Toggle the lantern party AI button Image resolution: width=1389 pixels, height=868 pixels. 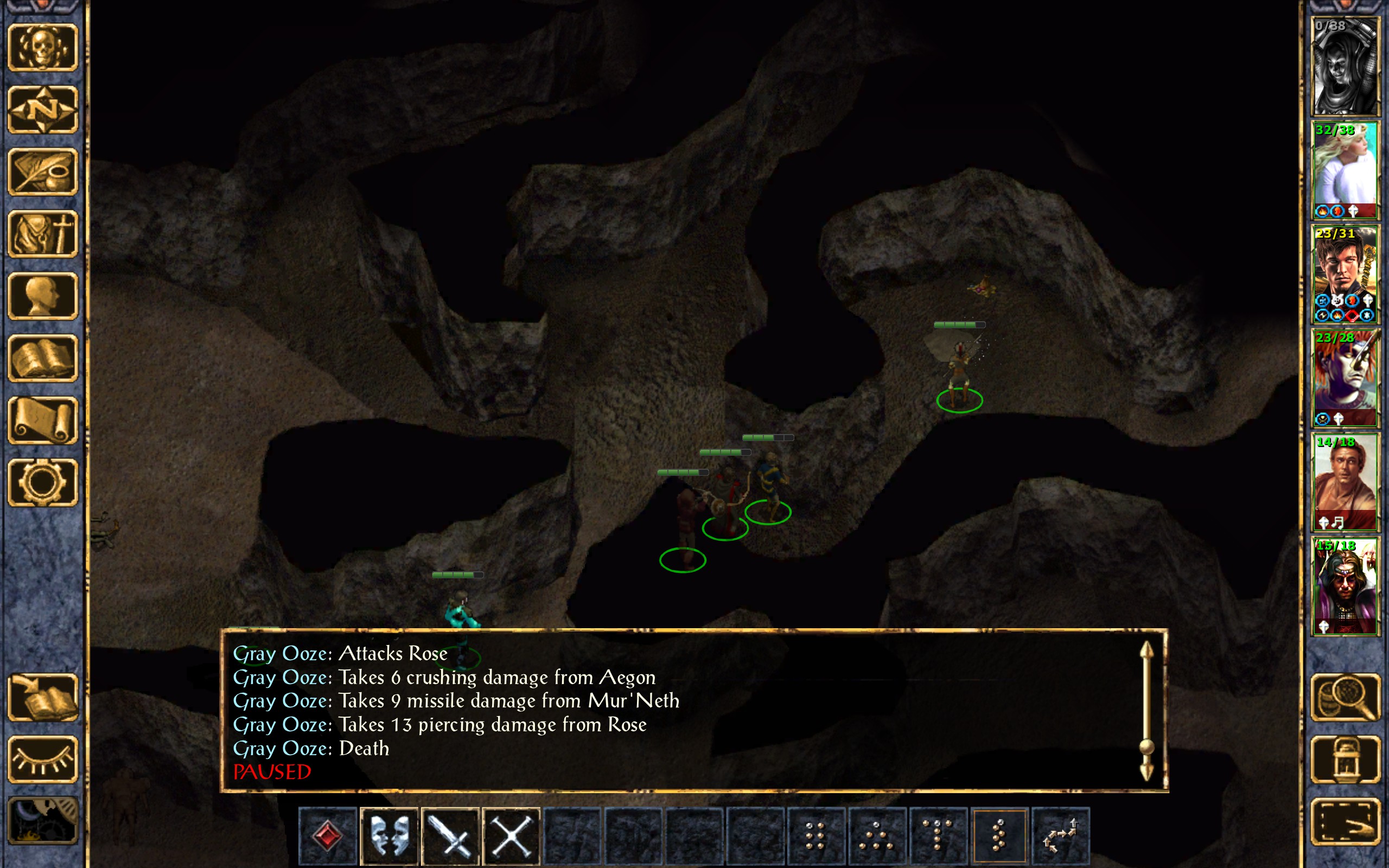tap(1346, 759)
